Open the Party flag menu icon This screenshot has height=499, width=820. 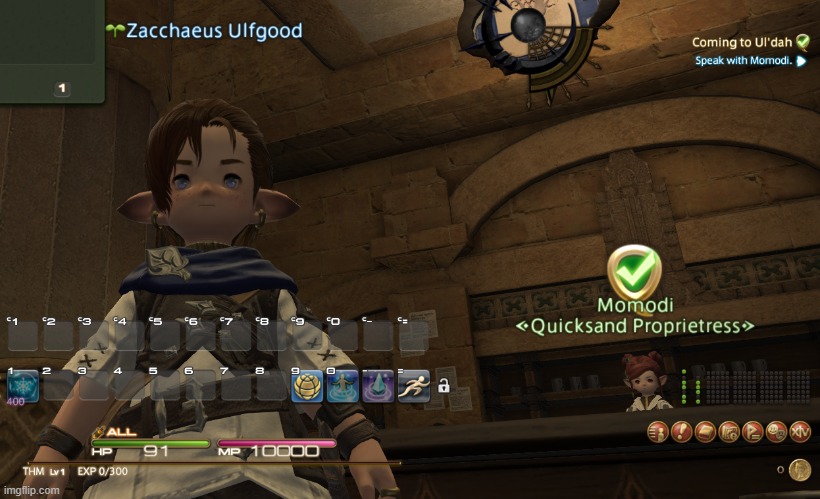click(752, 431)
